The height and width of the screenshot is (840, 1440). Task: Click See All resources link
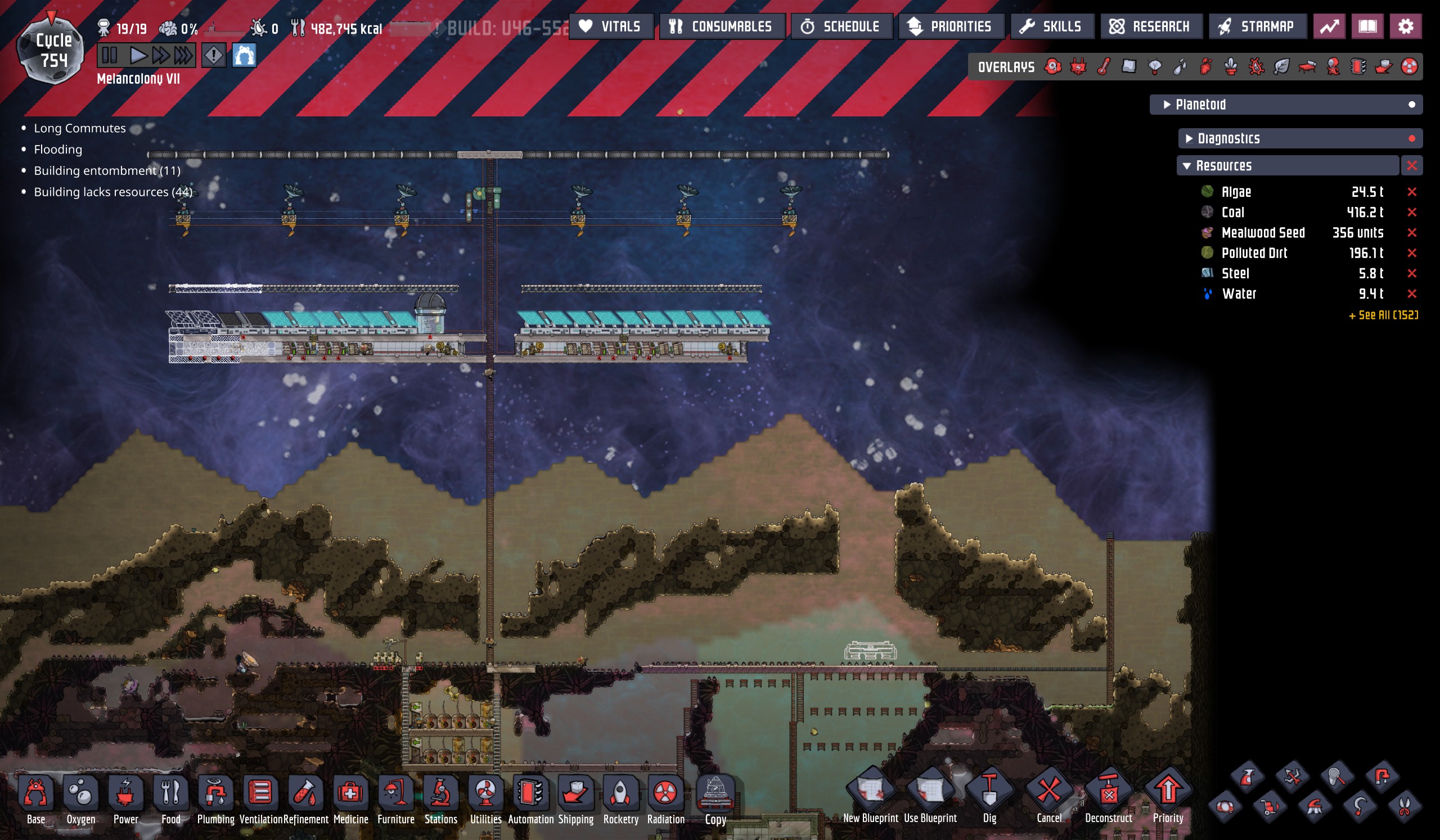coord(1383,315)
